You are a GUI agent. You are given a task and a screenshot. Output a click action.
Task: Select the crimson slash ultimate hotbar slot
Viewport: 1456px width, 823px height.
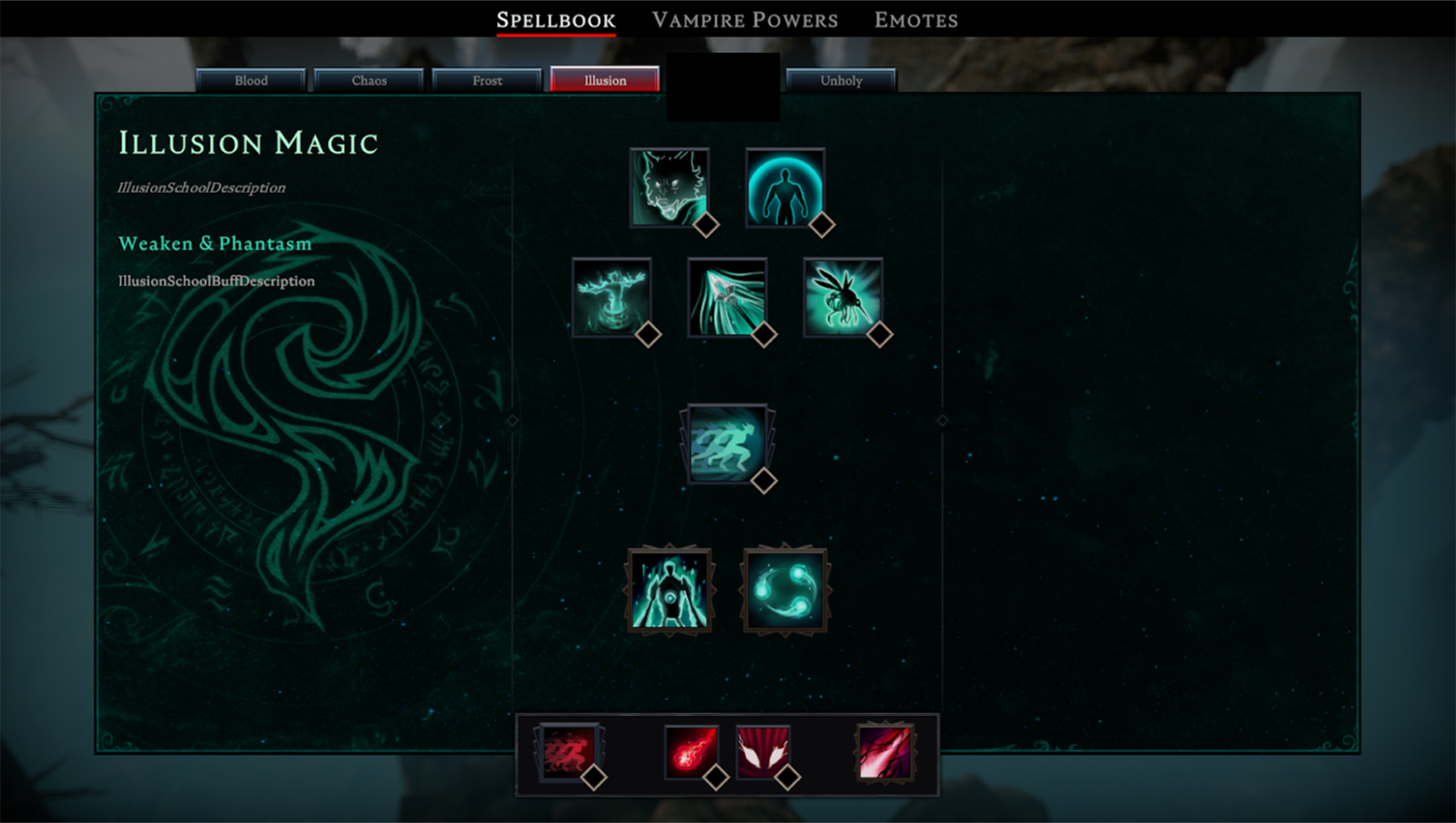point(885,752)
